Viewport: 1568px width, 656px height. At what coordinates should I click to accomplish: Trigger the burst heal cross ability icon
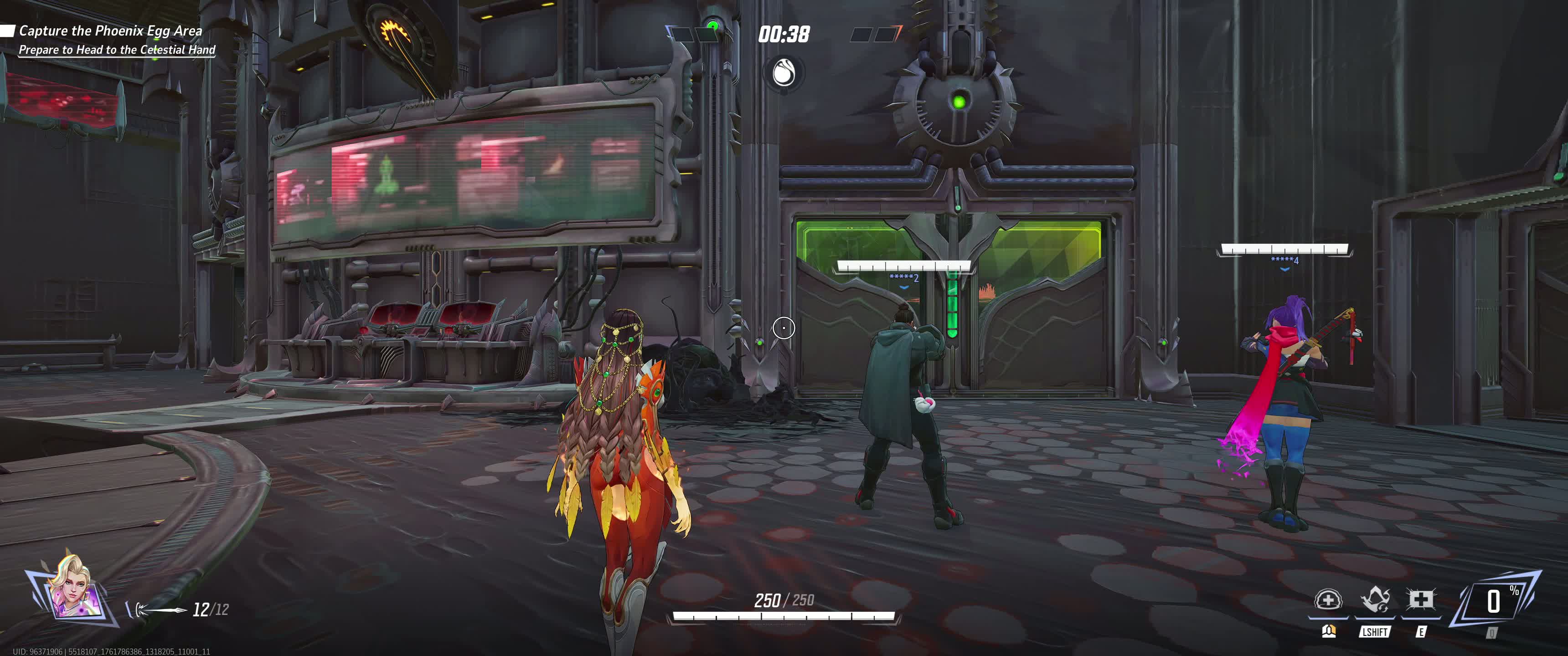(x=1421, y=600)
